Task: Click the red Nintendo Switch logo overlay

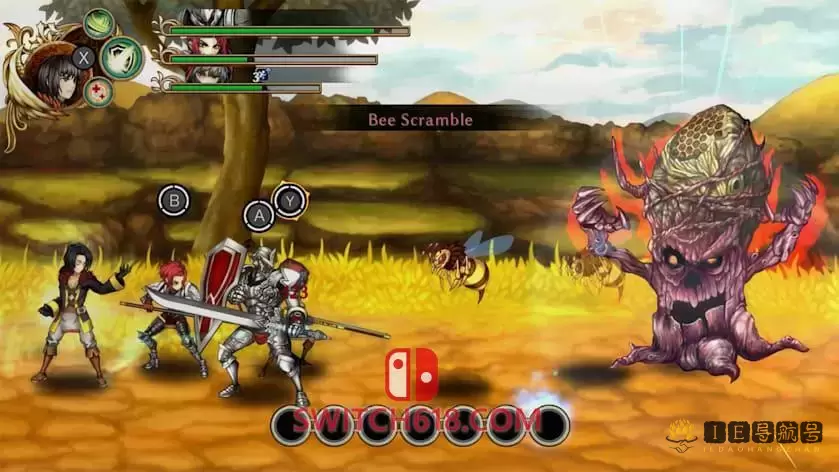Action: click(412, 374)
